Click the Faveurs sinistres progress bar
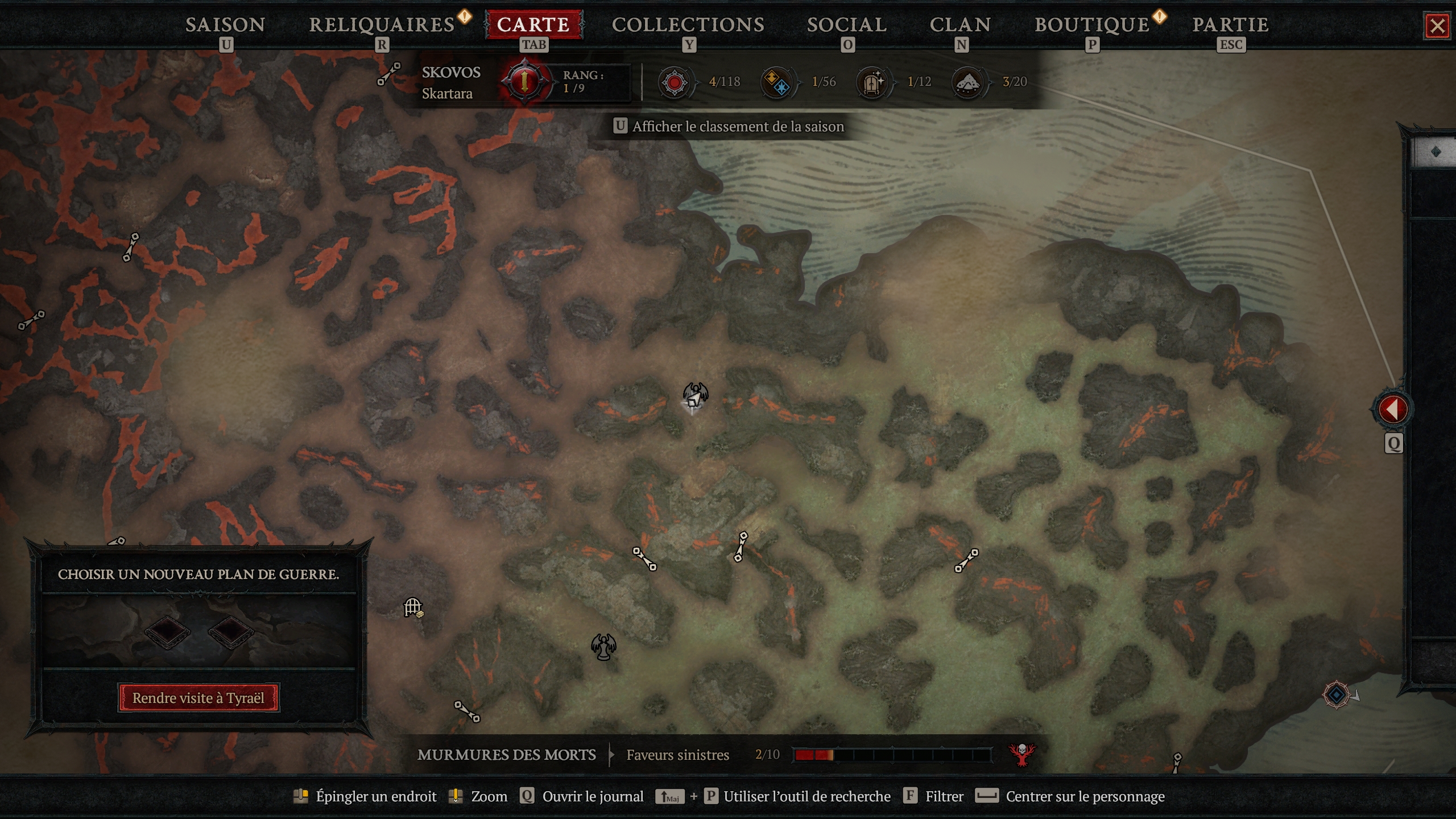The width and height of the screenshot is (1456, 819). coord(904,755)
